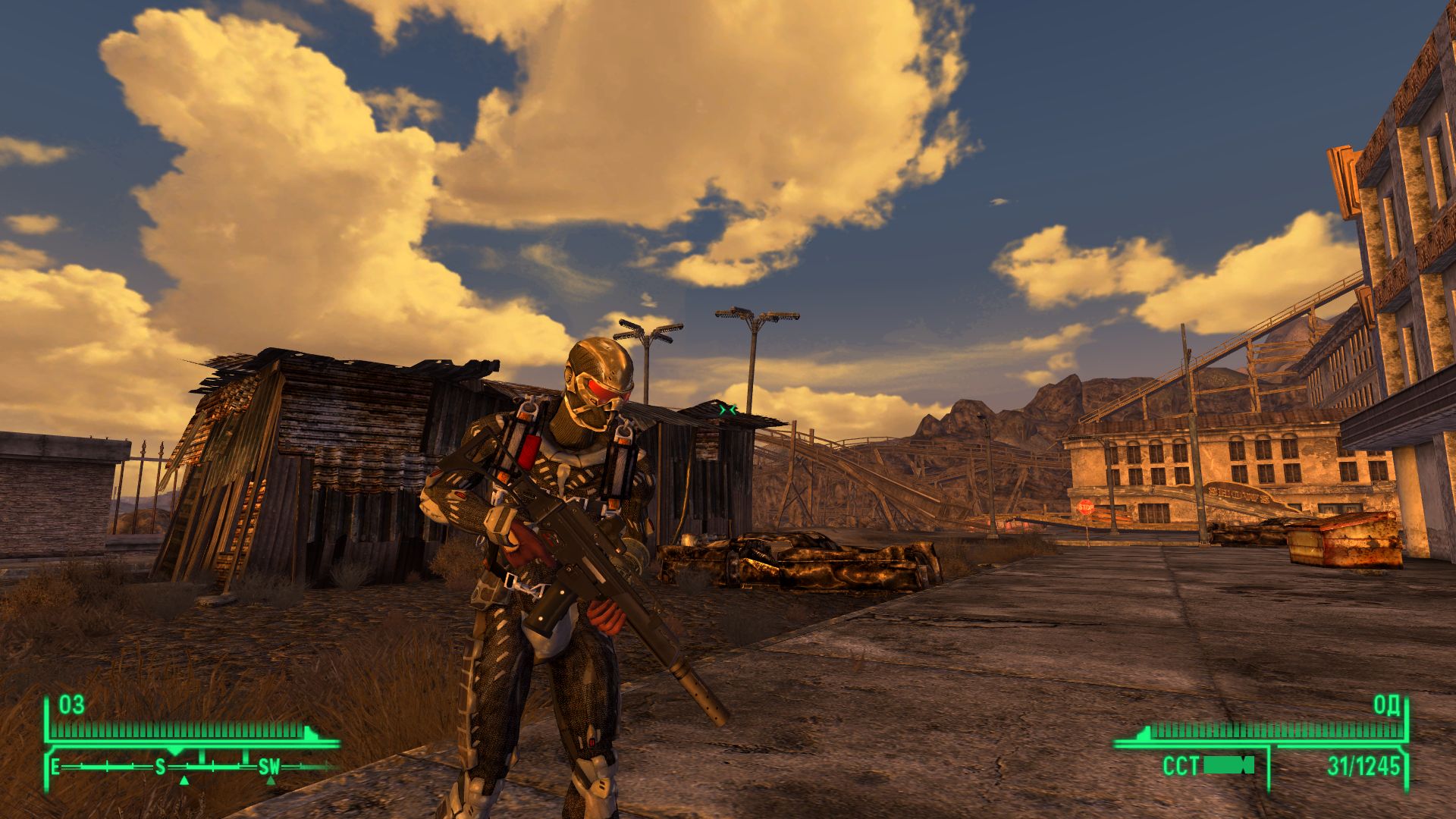1456x819 pixels.
Task: Click the compass direction strip
Action: 193,767
